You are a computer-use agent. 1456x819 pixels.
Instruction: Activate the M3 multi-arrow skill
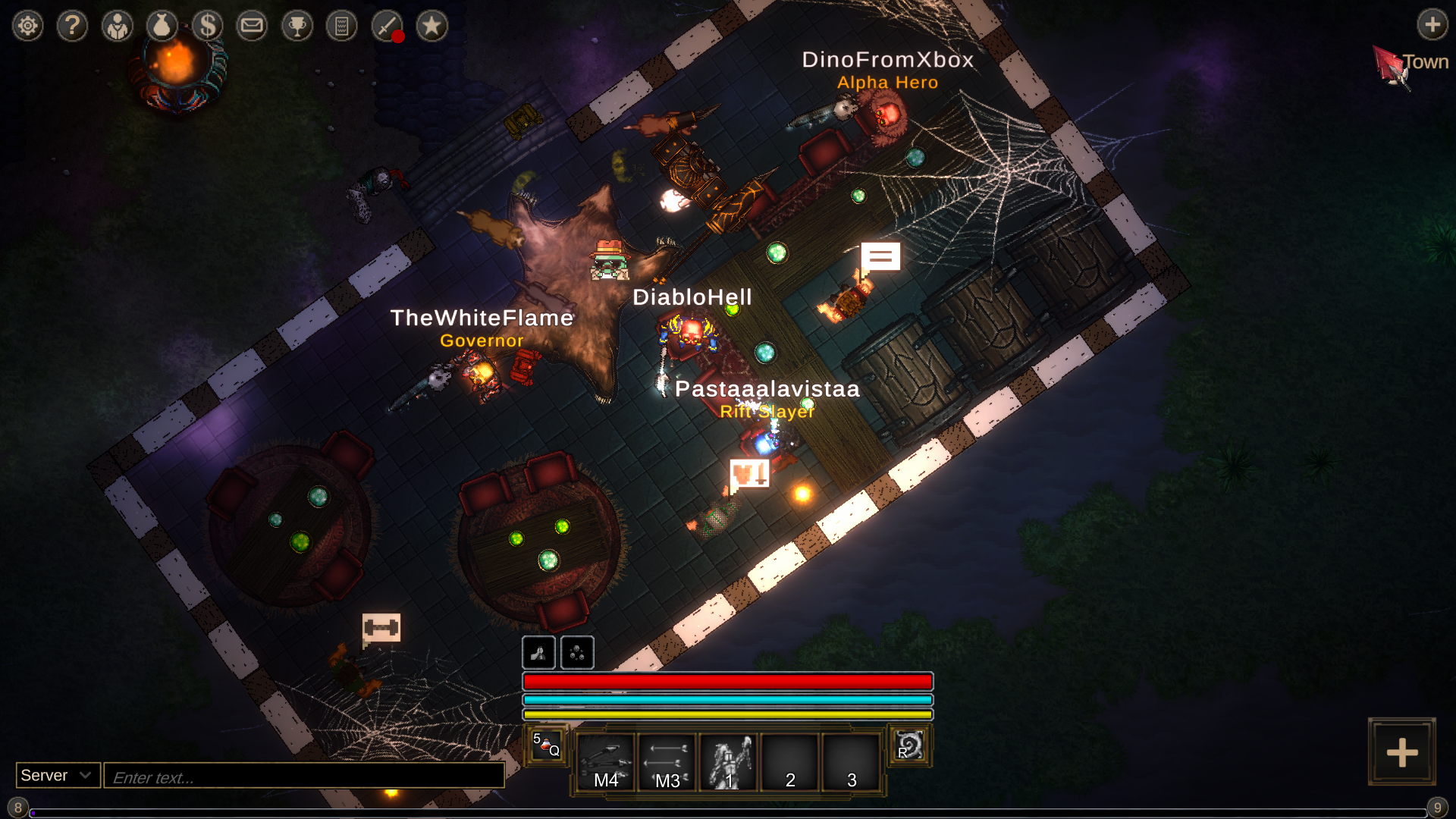tap(667, 761)
